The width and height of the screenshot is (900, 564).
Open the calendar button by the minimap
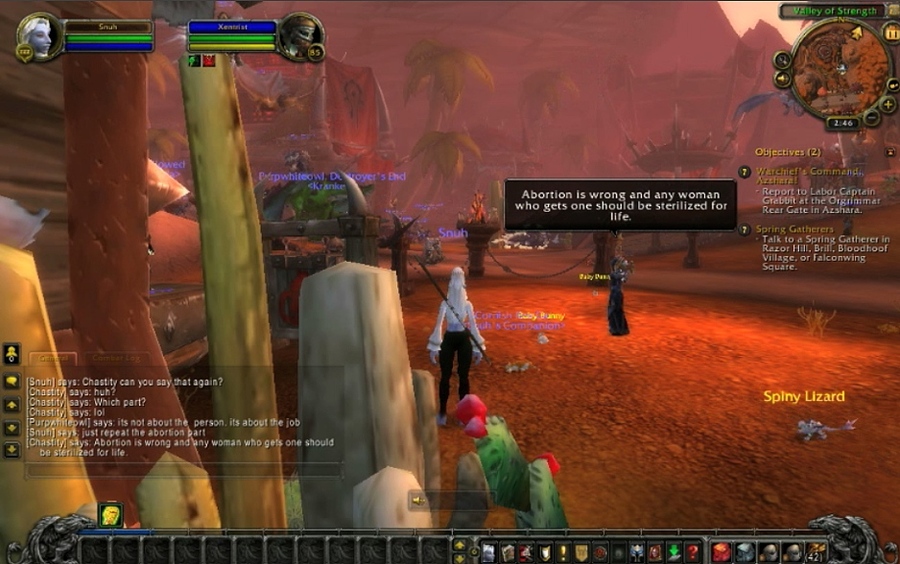[x=890, y=32]
